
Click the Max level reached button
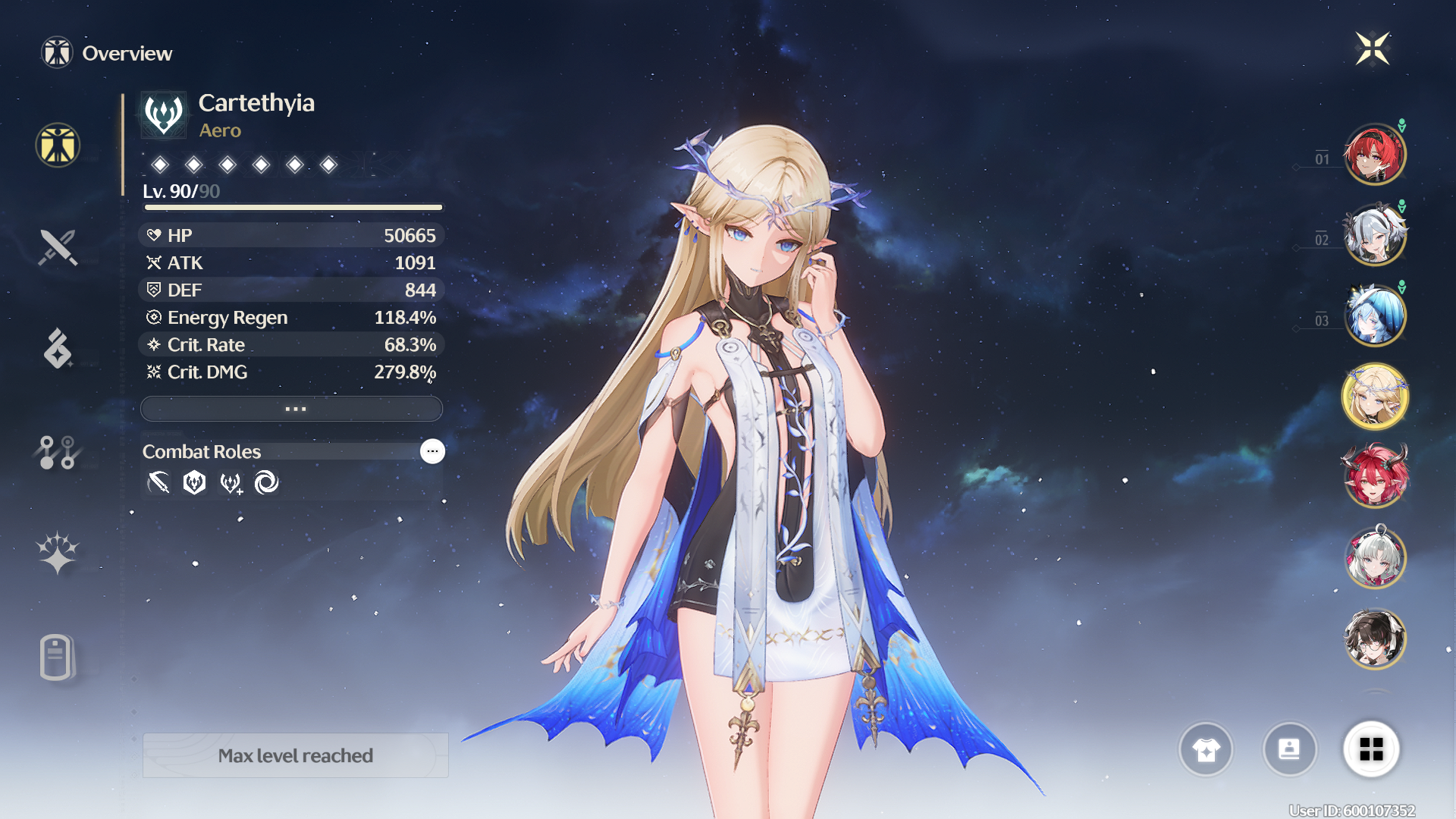[296, 755]
